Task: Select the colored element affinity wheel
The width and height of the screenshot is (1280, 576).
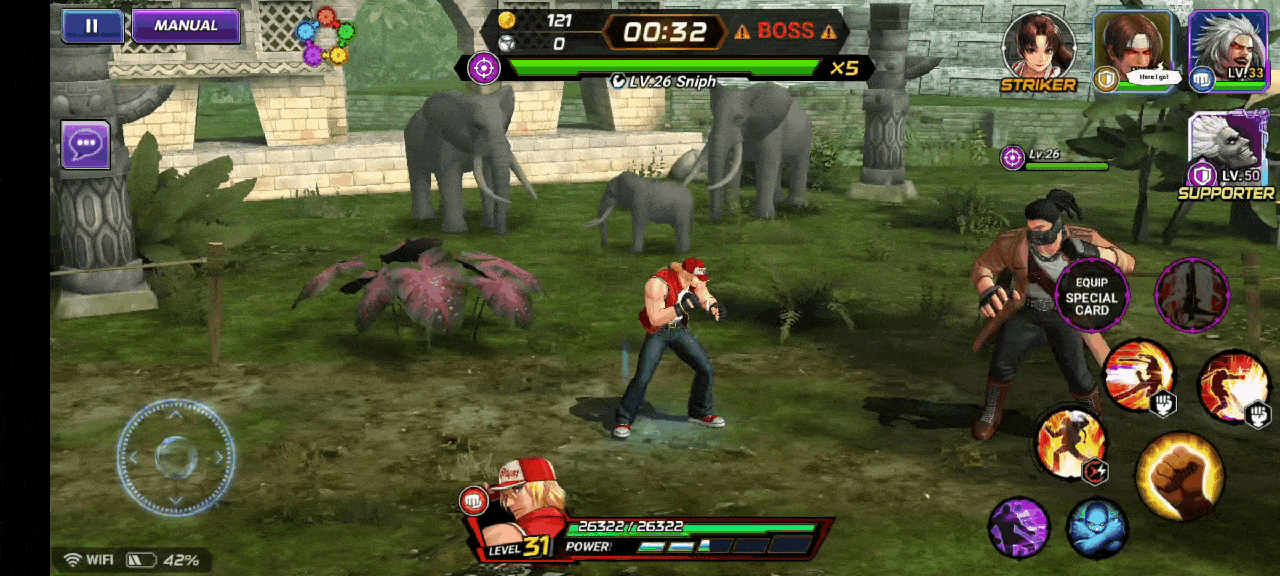Action: click(326, 37)
